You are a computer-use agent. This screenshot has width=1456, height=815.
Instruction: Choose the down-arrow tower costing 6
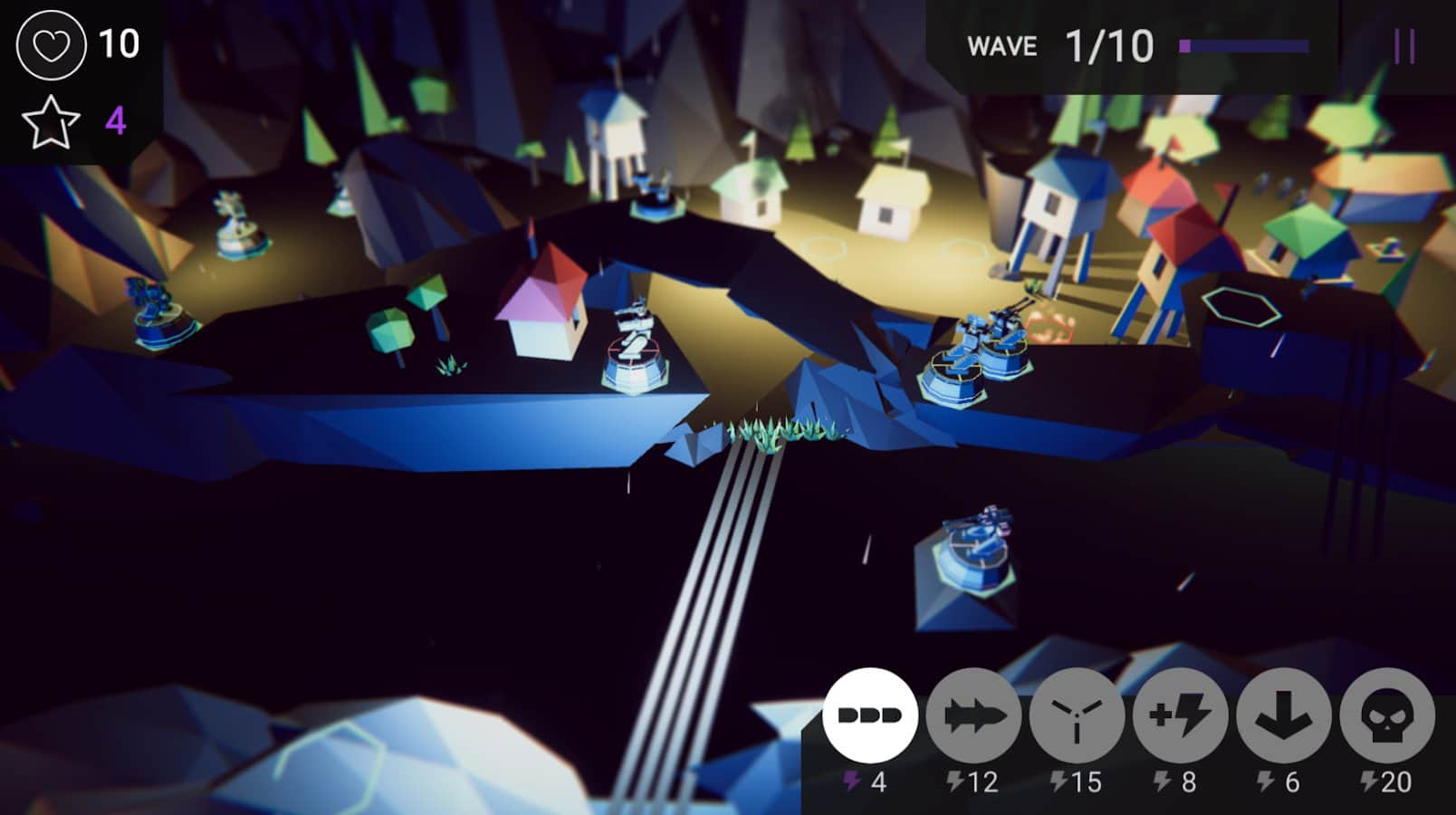click(x=1283, y=715)
